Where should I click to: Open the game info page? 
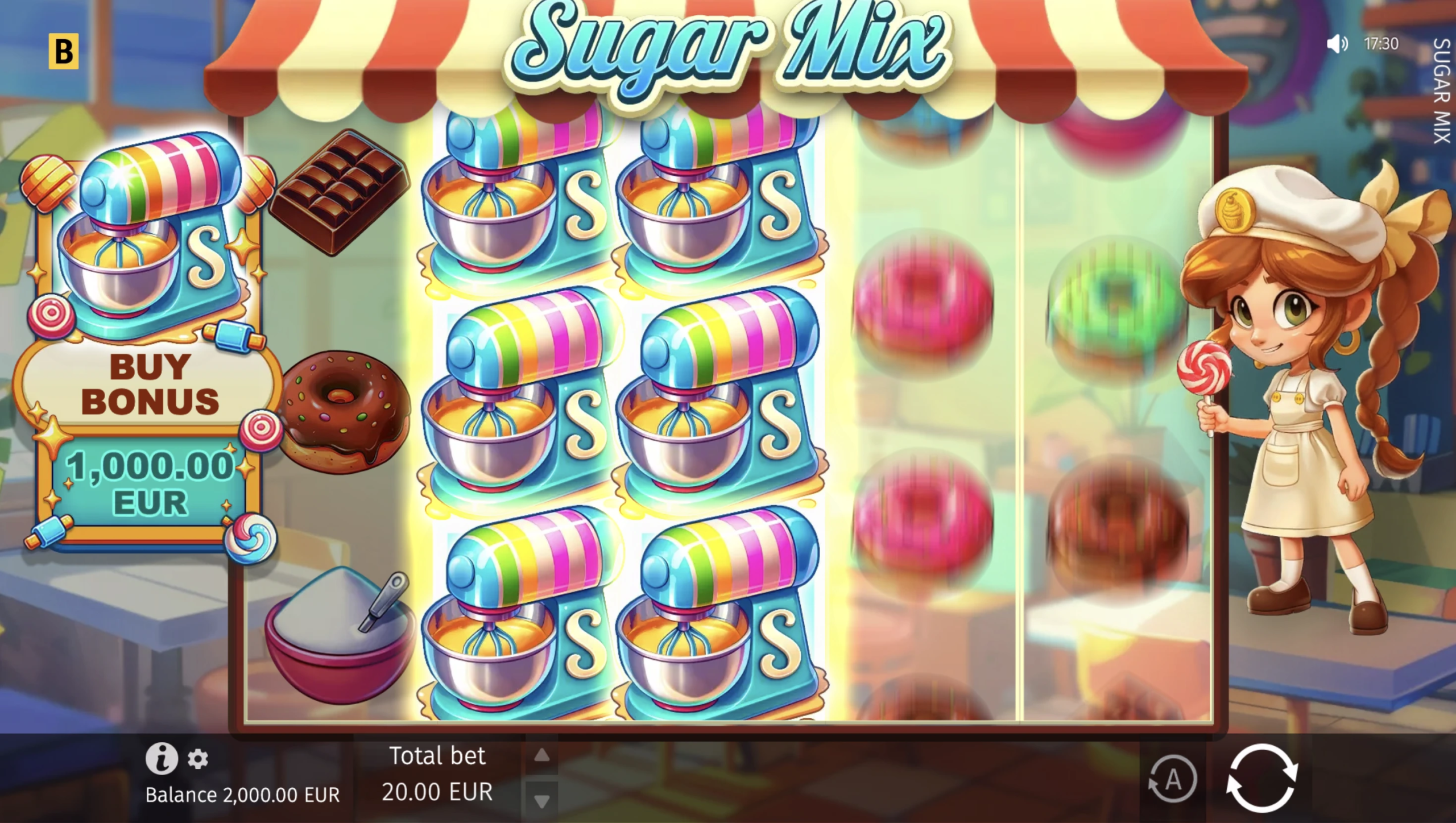point(162,758)
